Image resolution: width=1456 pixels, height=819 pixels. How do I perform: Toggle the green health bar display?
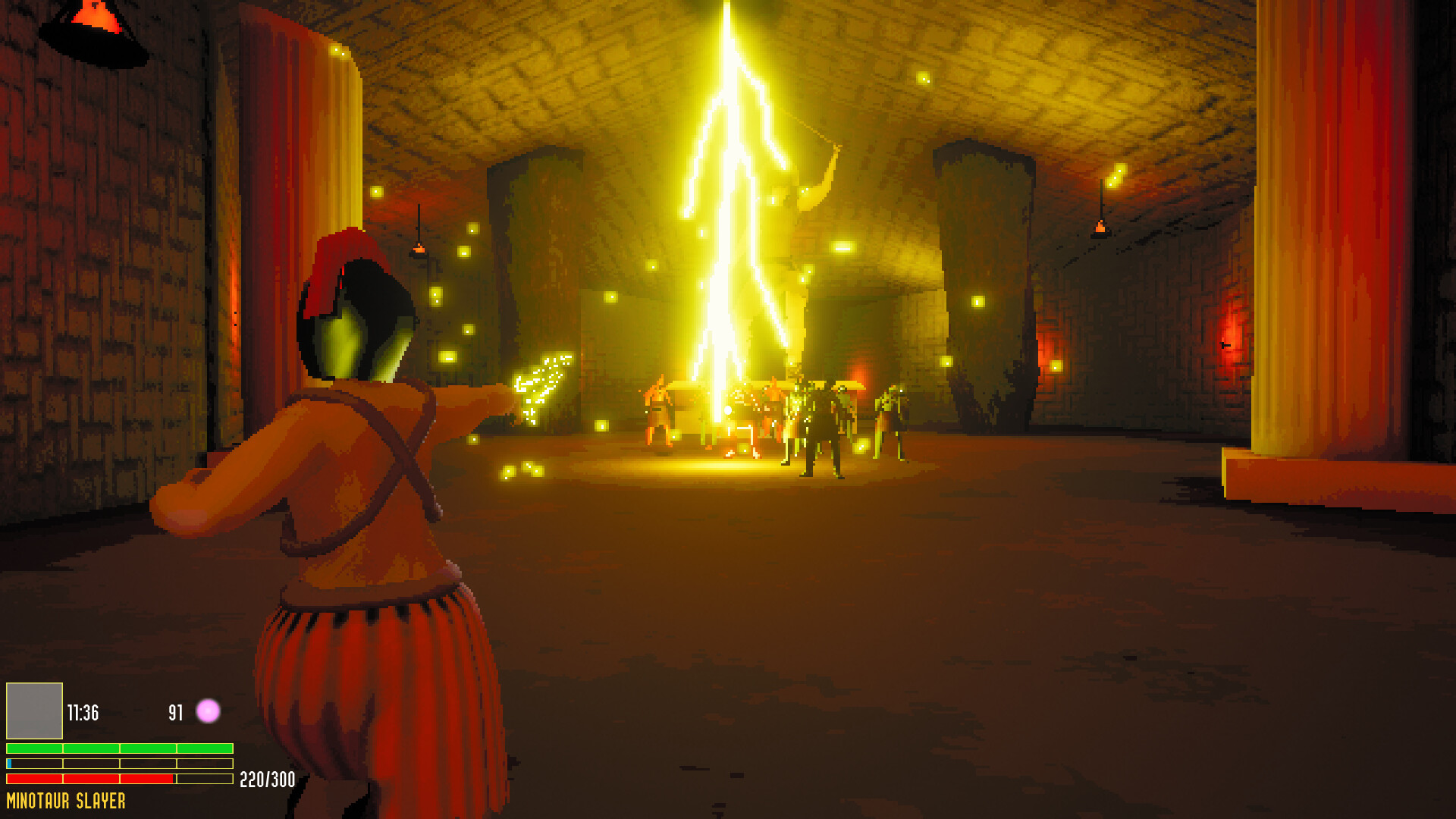pyautogui.click(x=118, y=746)
